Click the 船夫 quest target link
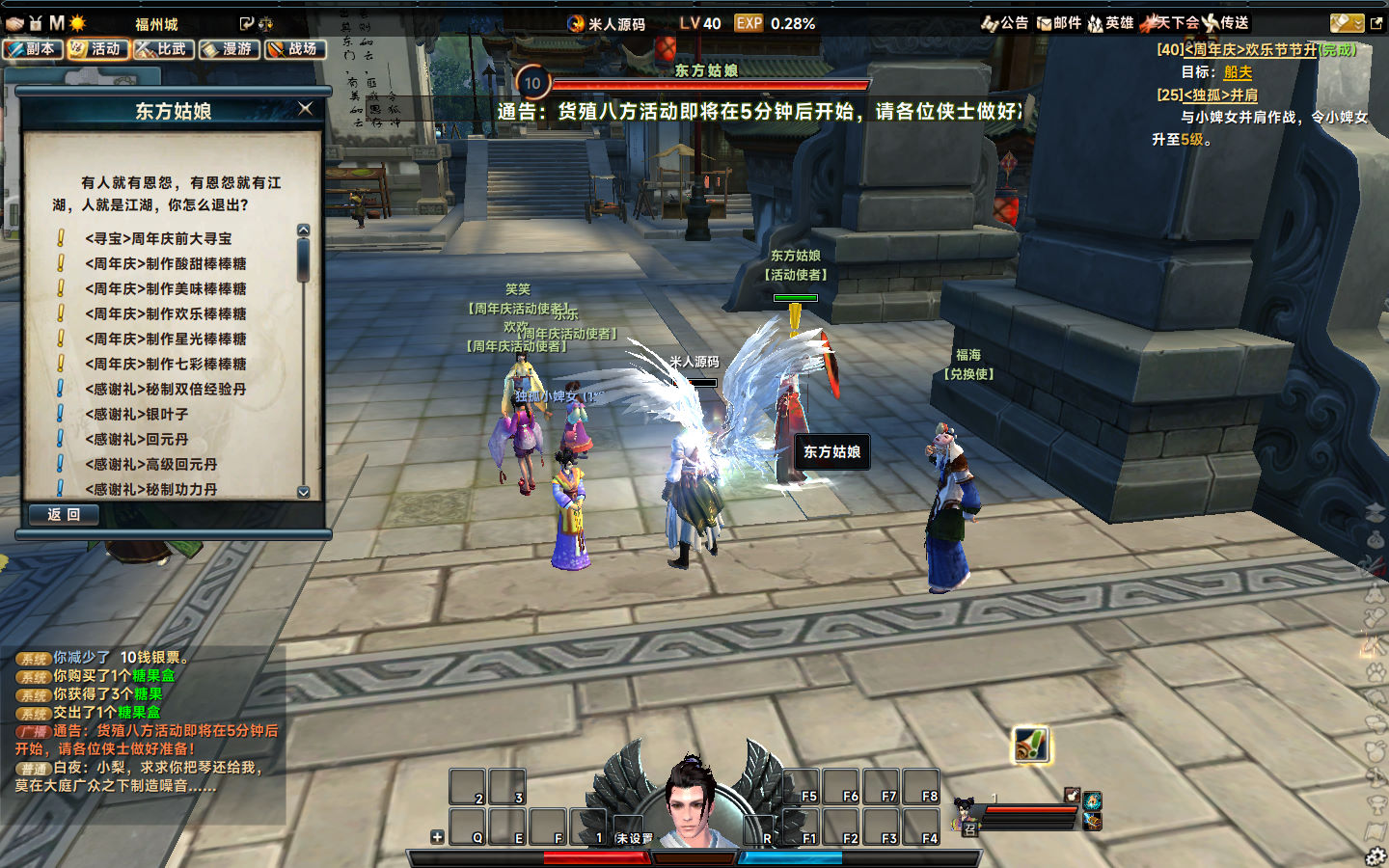Screen dimensions: 1389x868 coord(1238,72)
